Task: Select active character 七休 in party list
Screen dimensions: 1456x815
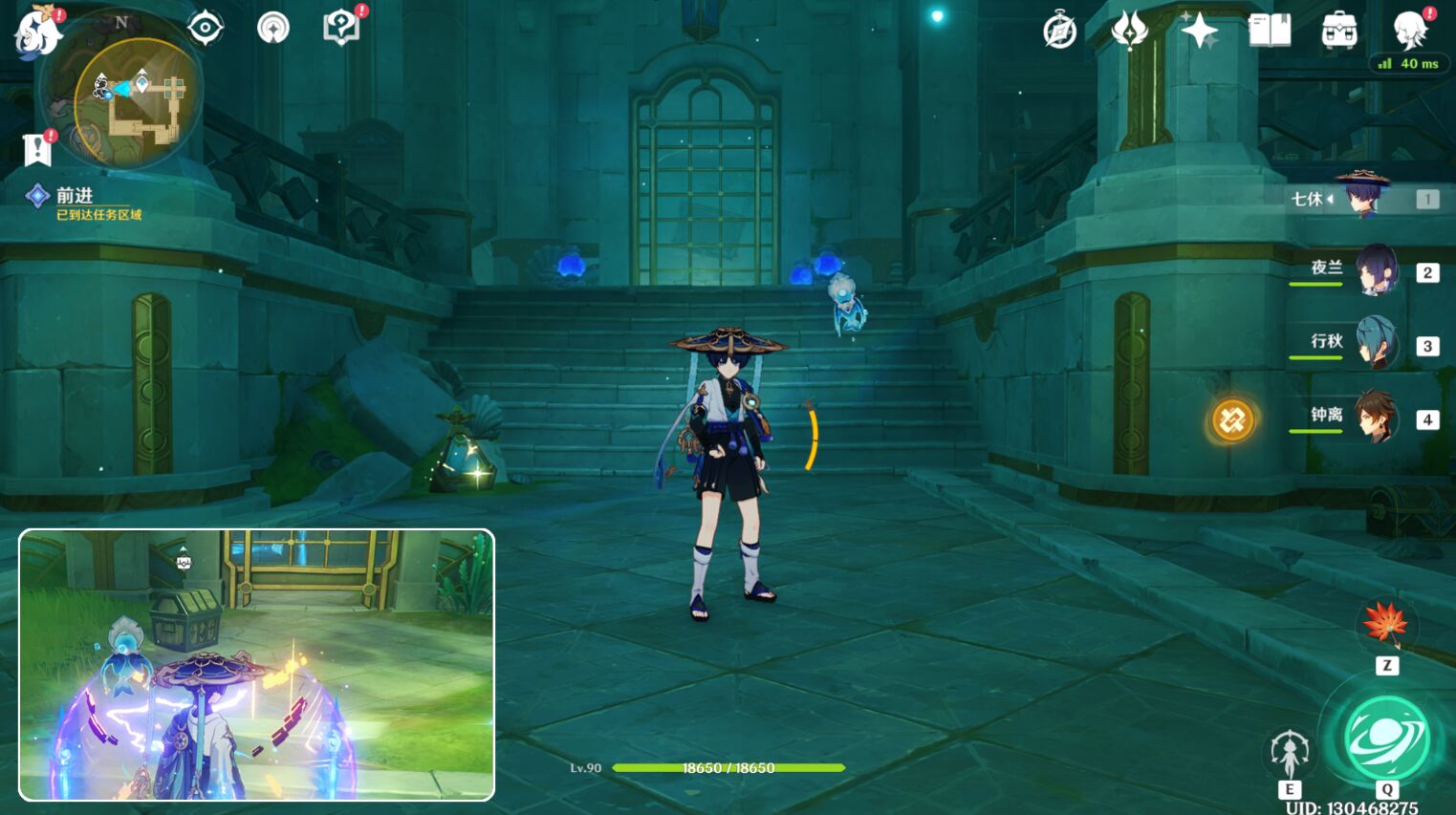Action: [x=1362, y=198]
